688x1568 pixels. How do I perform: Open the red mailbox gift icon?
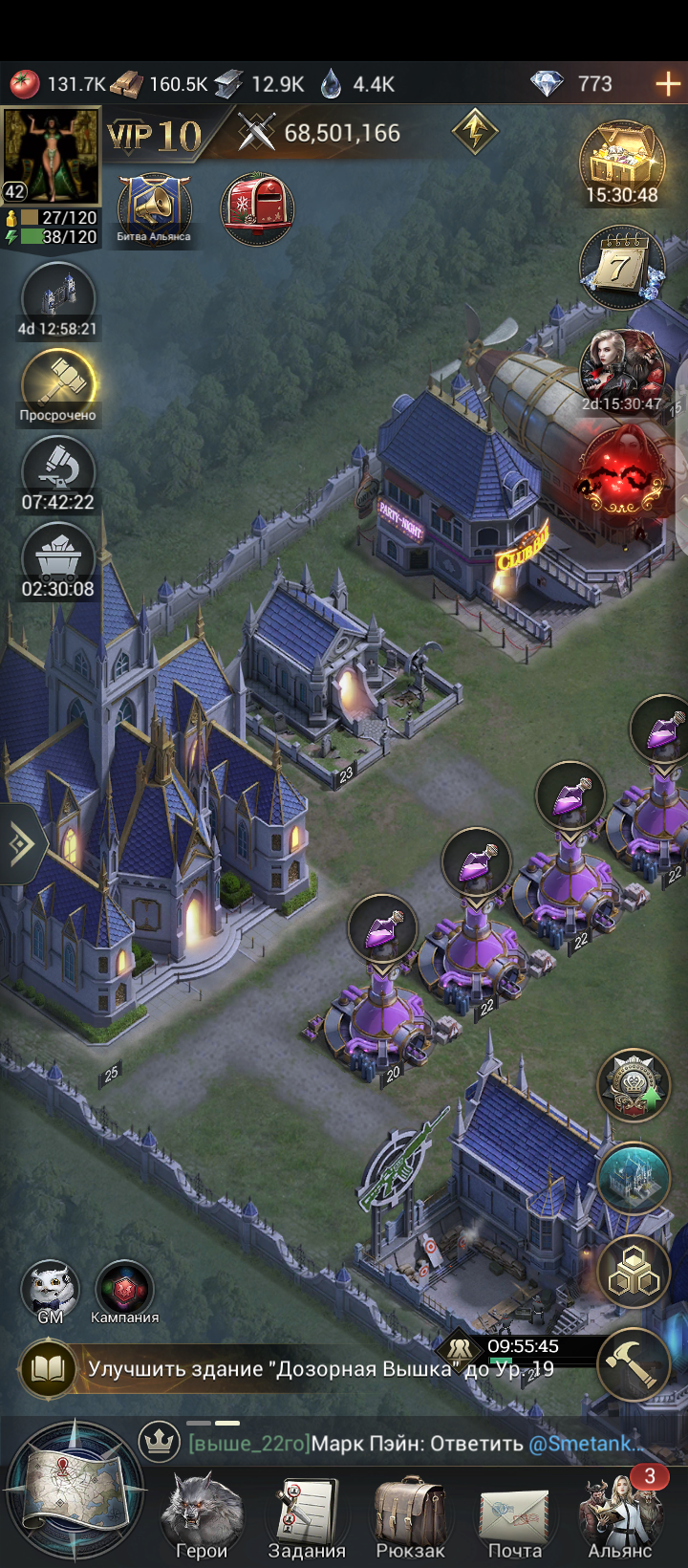pos(256,207)
